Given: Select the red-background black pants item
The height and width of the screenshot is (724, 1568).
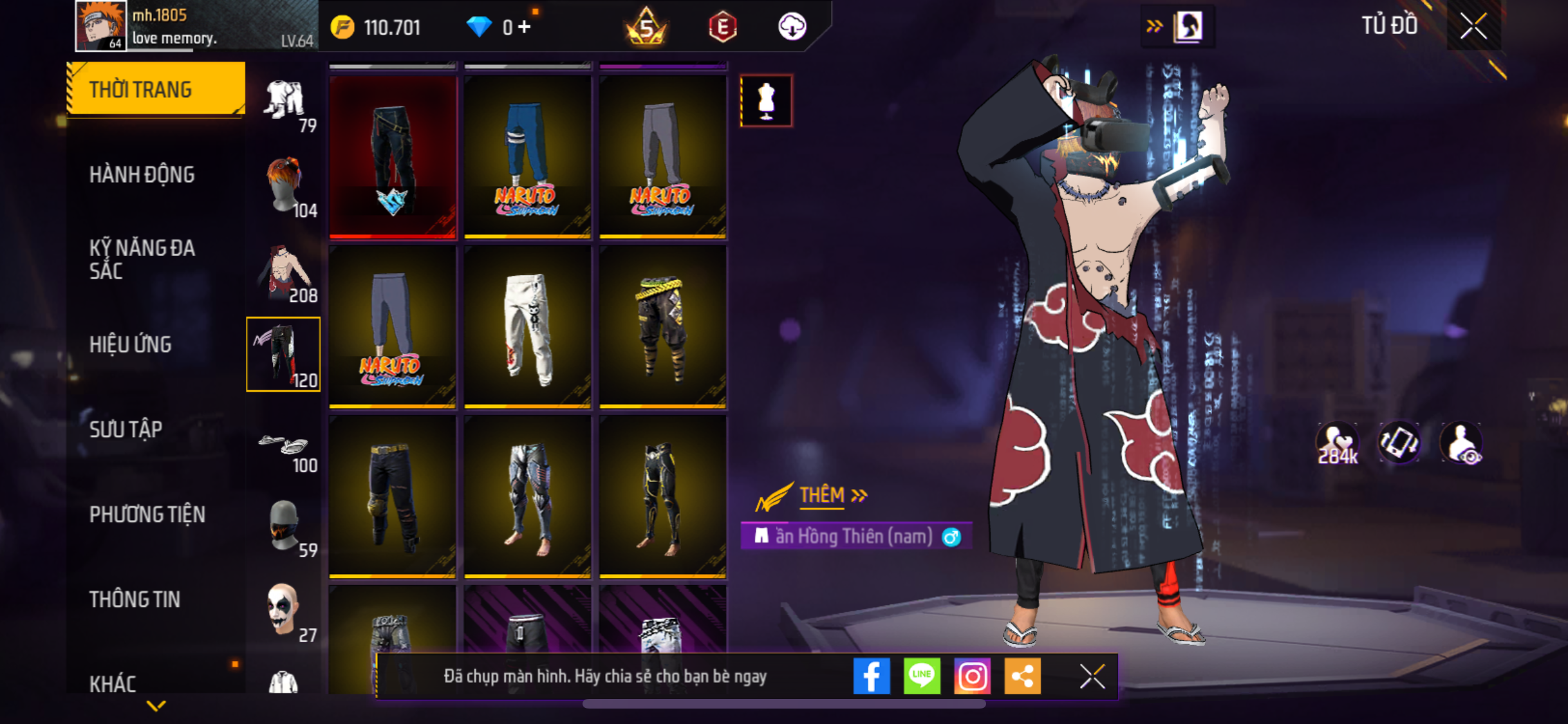Looking at the screenshot, I should pyautogui.click(x=393, y=156).
